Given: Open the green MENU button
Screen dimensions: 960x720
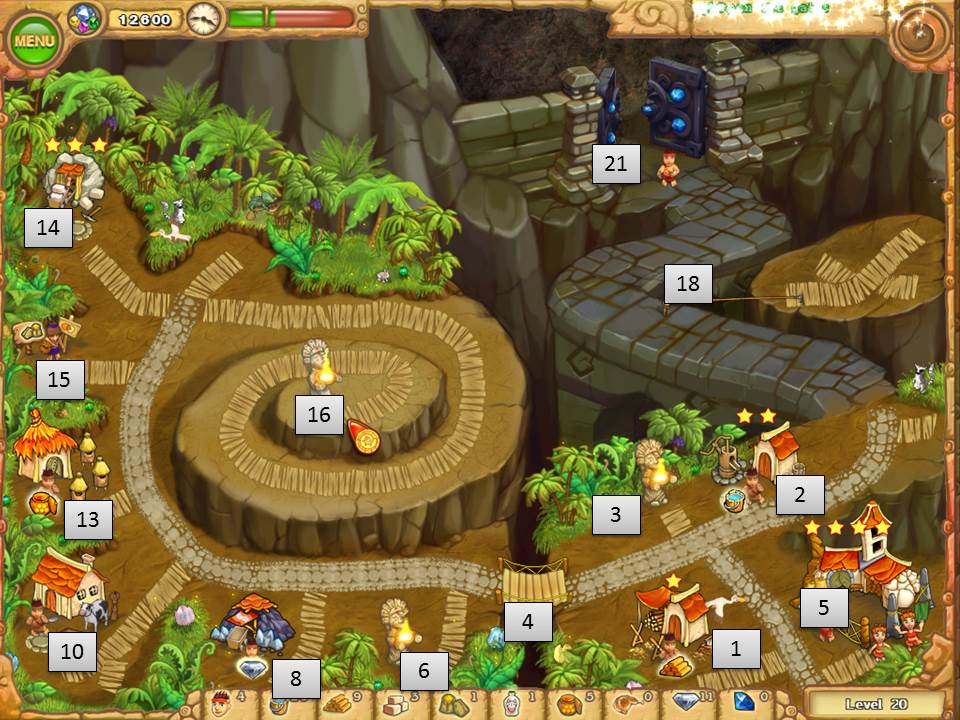Looking at the screenshot, I should (33, 41).
